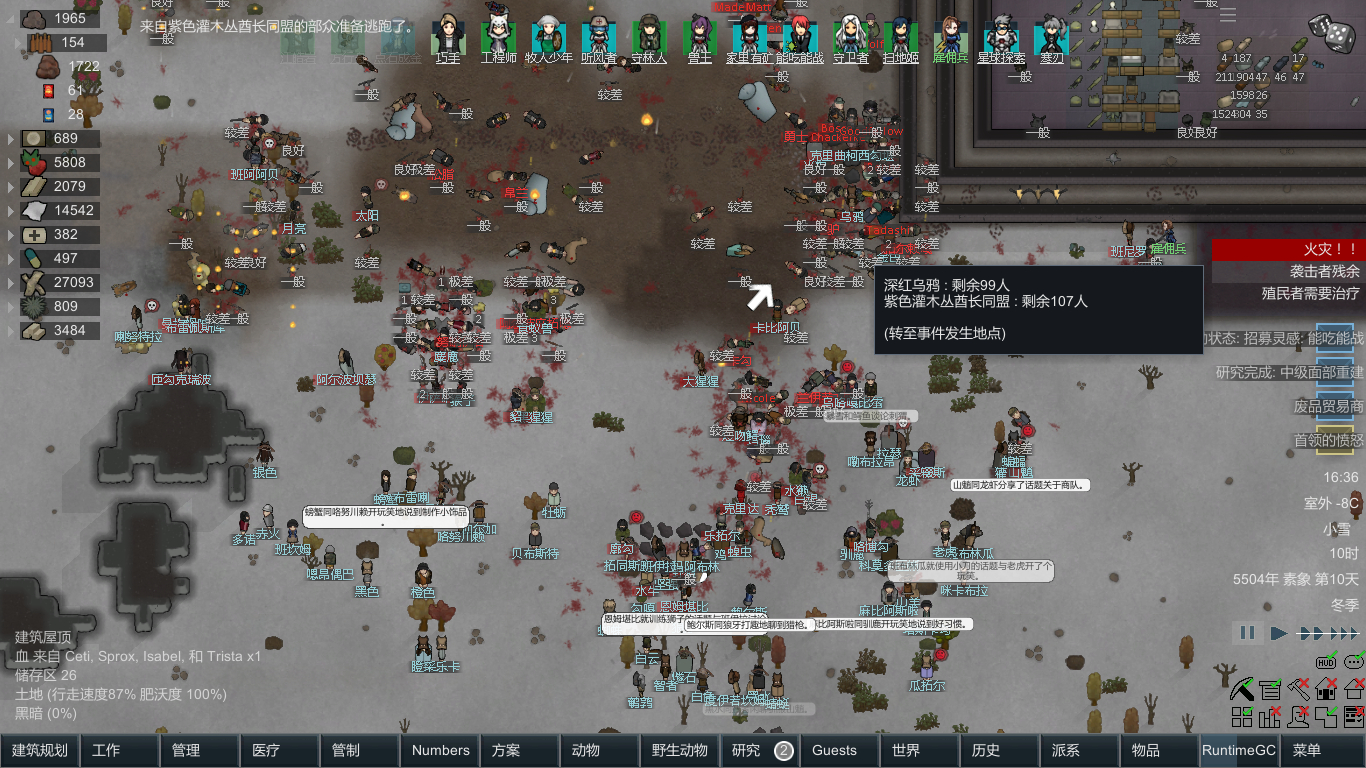Image resolution: width=1366 pixels, height=768 pixels.
Task: Select colonist 兽王 portrait in colonist bar
Action: 699,38
